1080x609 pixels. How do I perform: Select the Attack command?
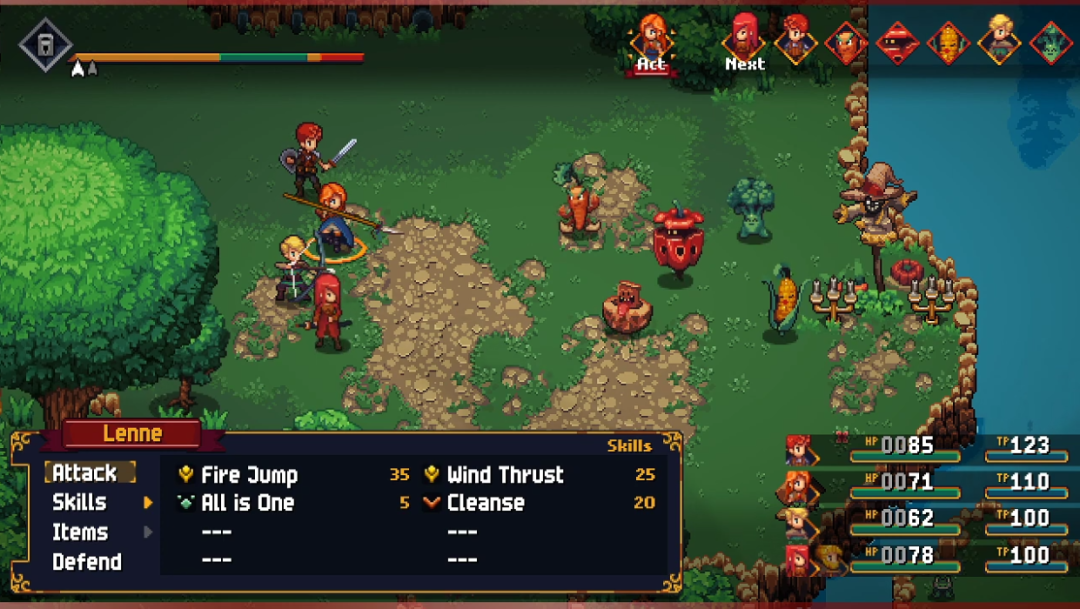point(85,473)
